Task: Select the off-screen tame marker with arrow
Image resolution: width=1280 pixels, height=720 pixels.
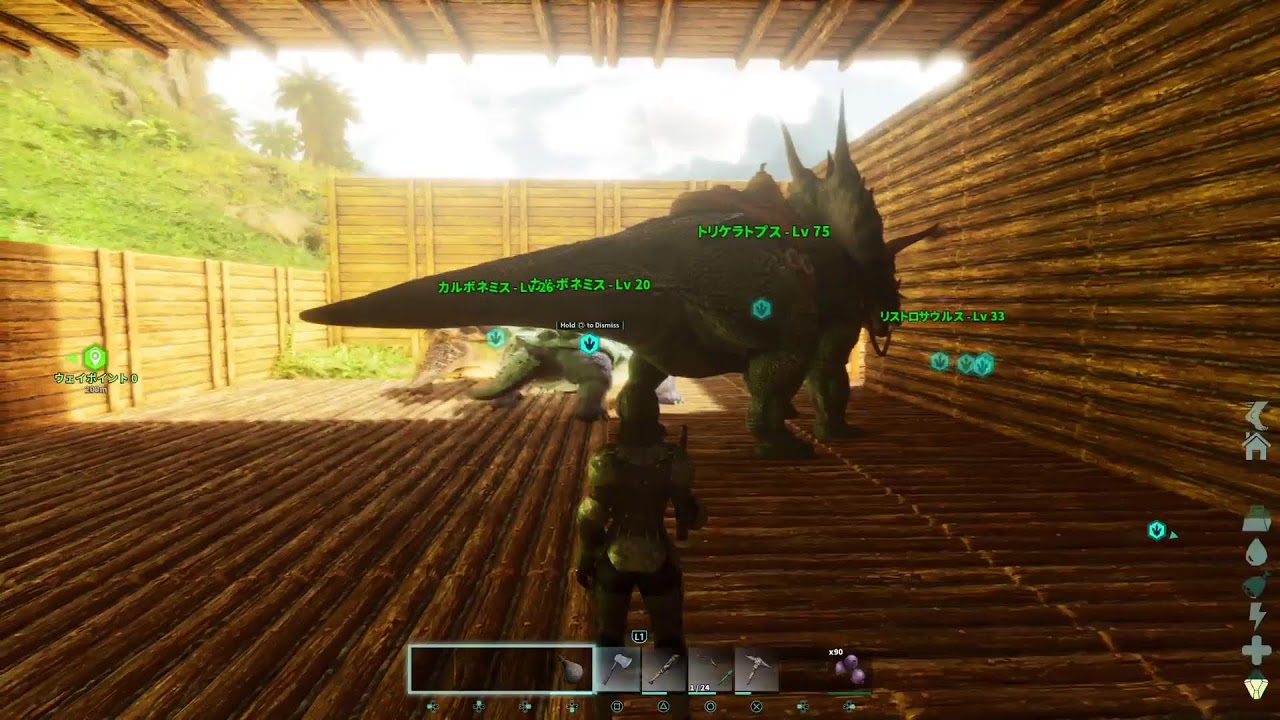Action: [x=1157, y=531]
